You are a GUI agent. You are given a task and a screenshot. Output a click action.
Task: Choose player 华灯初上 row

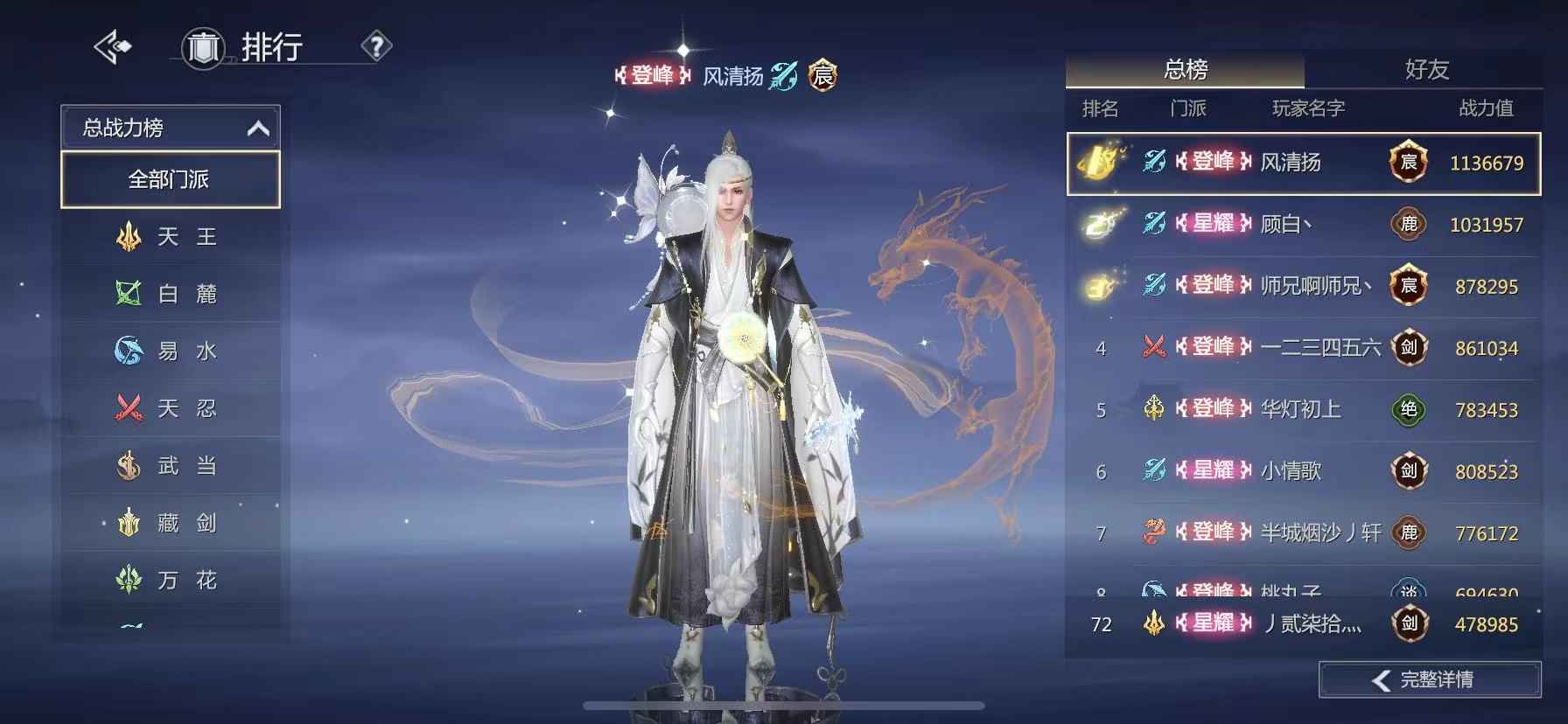[1303, 410]
